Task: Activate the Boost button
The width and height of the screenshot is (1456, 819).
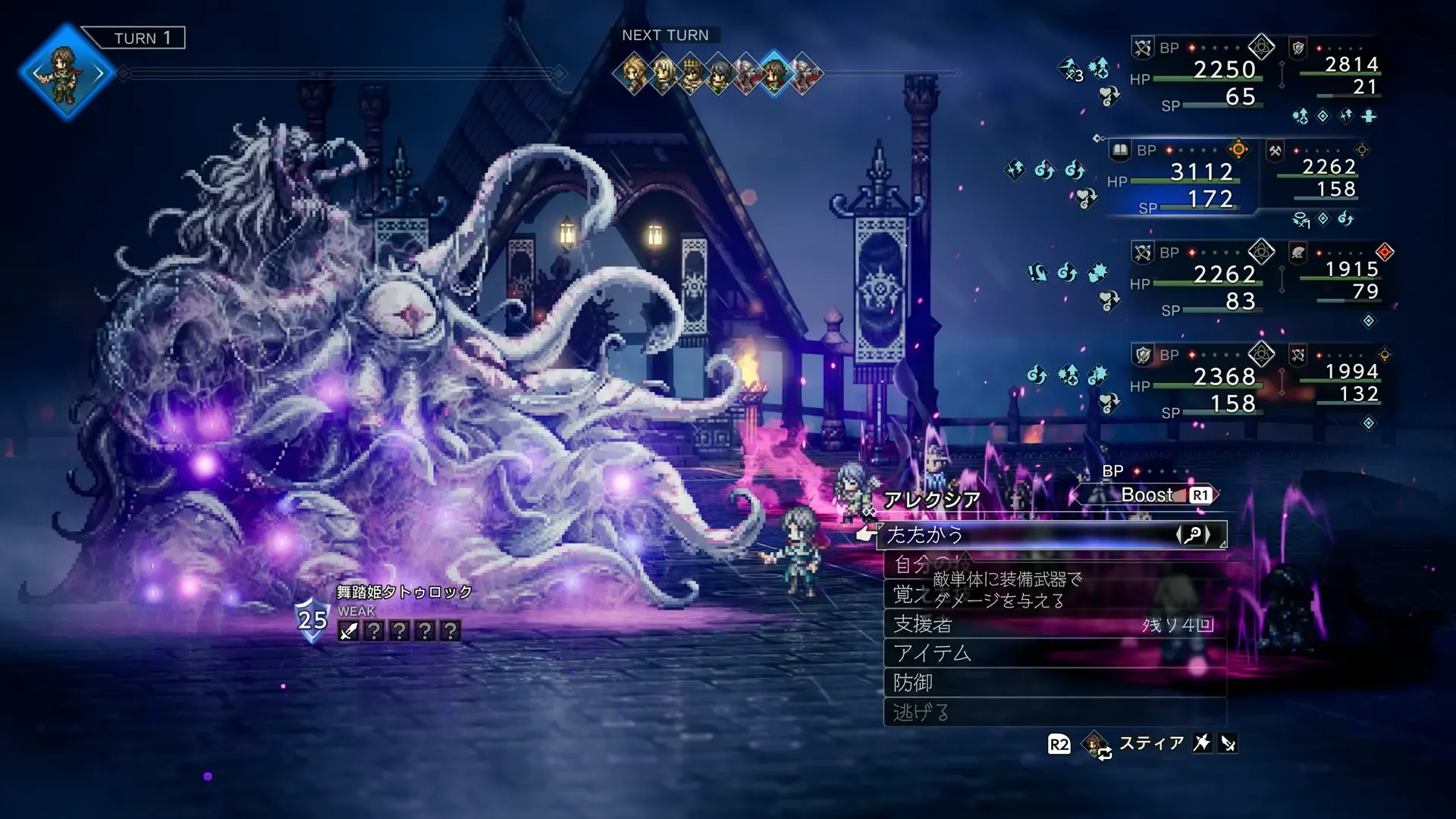Action: pos(1147,495)
